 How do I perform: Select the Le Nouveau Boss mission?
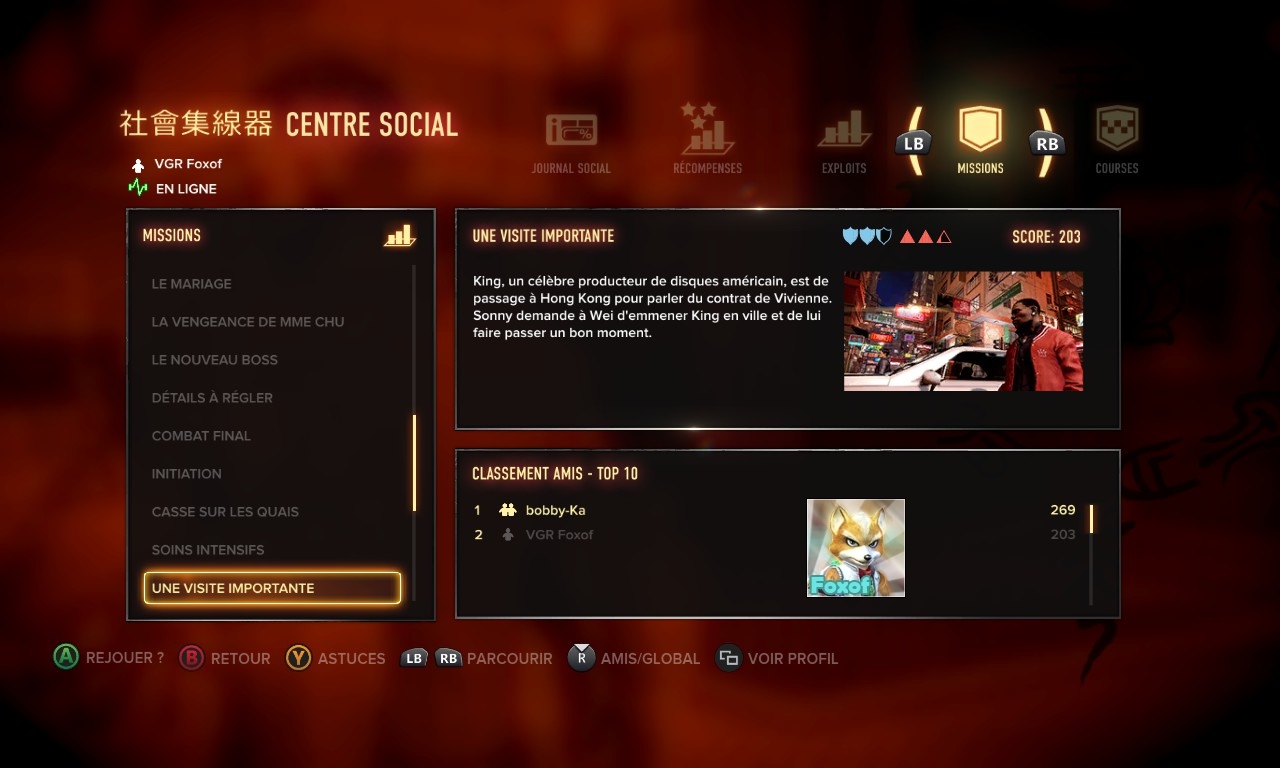(x=215, y=360)
